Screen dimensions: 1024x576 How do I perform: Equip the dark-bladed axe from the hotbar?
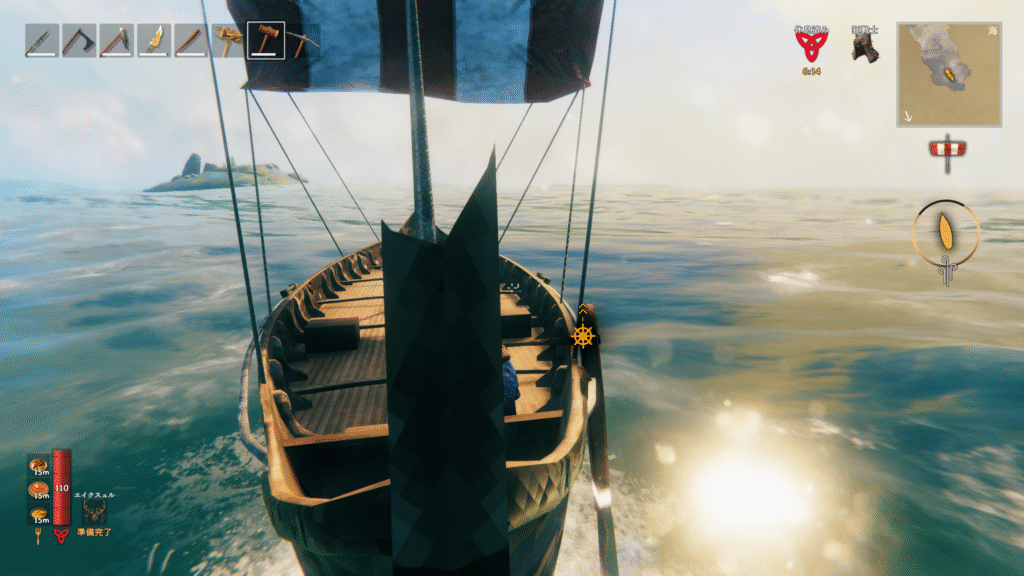(x=78, y=41)
